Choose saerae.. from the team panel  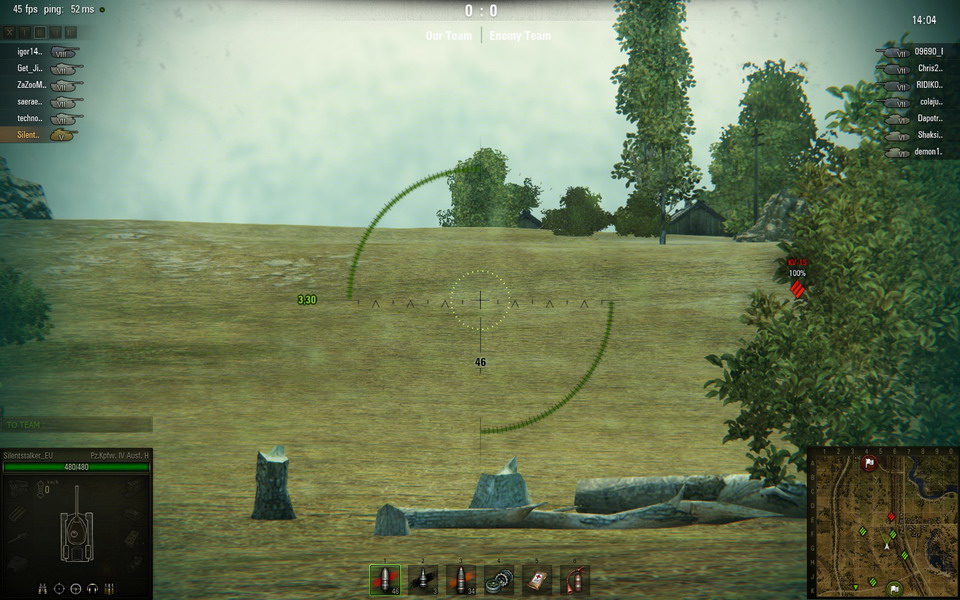pos(30,102)
